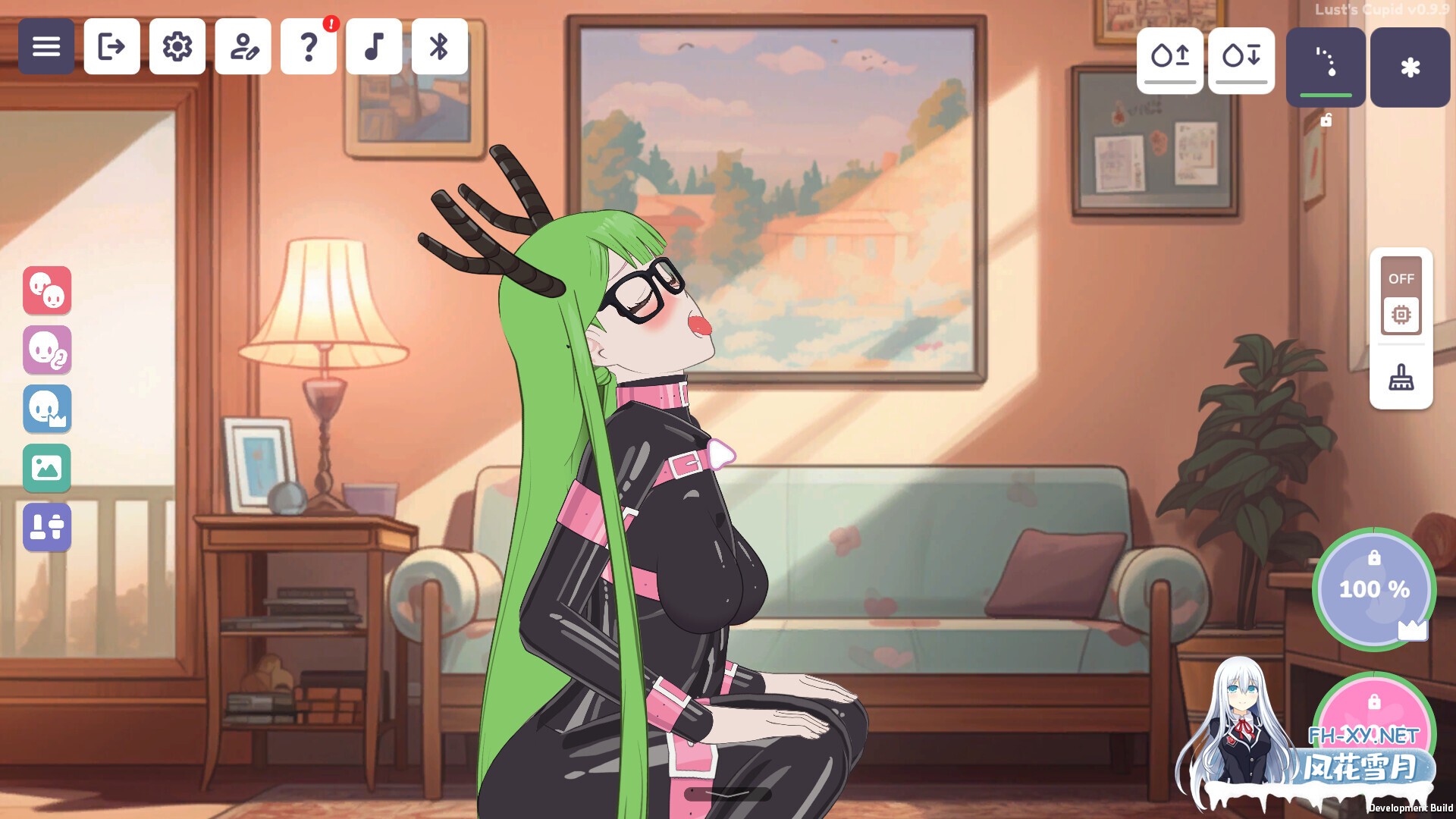The image size is (1456, 819).
Task: Click the exit/logout icon
Action: click(x=111, y=47)
